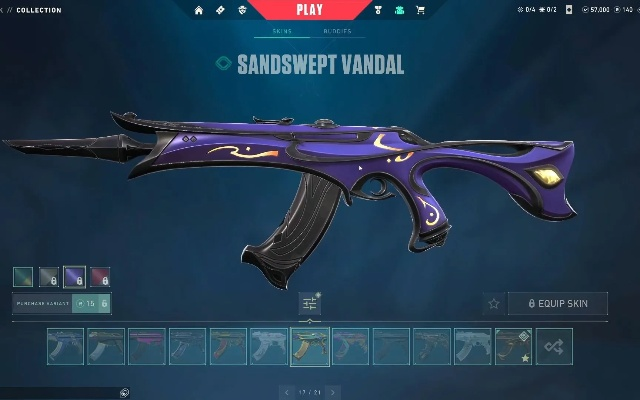Image resolution: width=640 pixels, height=400 pixels.
Task: Open the green gift box icon
Action: (399, 10)
